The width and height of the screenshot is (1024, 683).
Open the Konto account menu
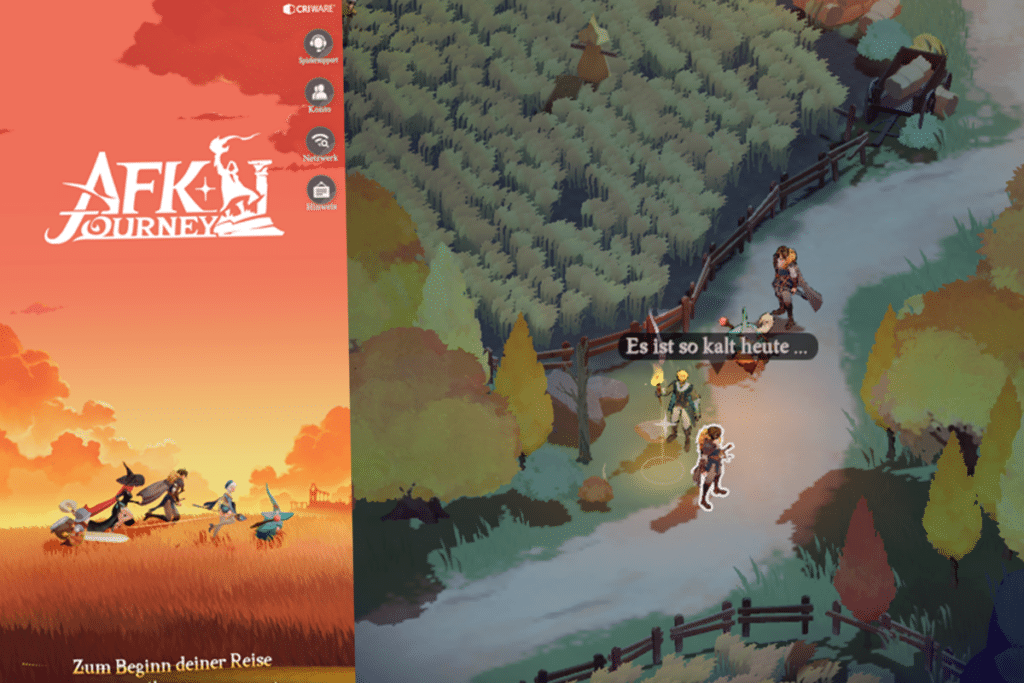click(319, 93)
